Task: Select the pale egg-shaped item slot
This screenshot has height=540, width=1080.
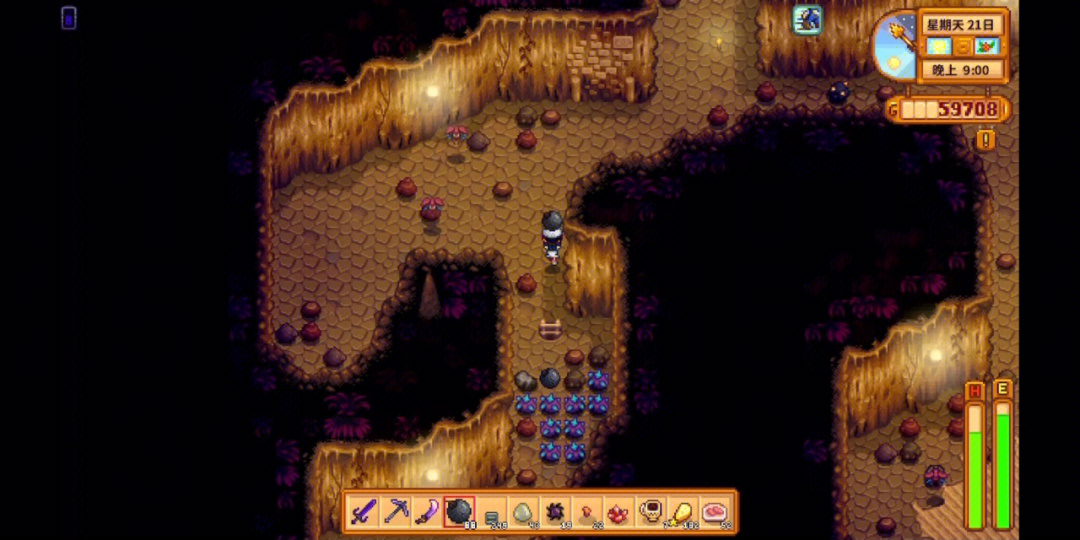Action: click(523, 513)
